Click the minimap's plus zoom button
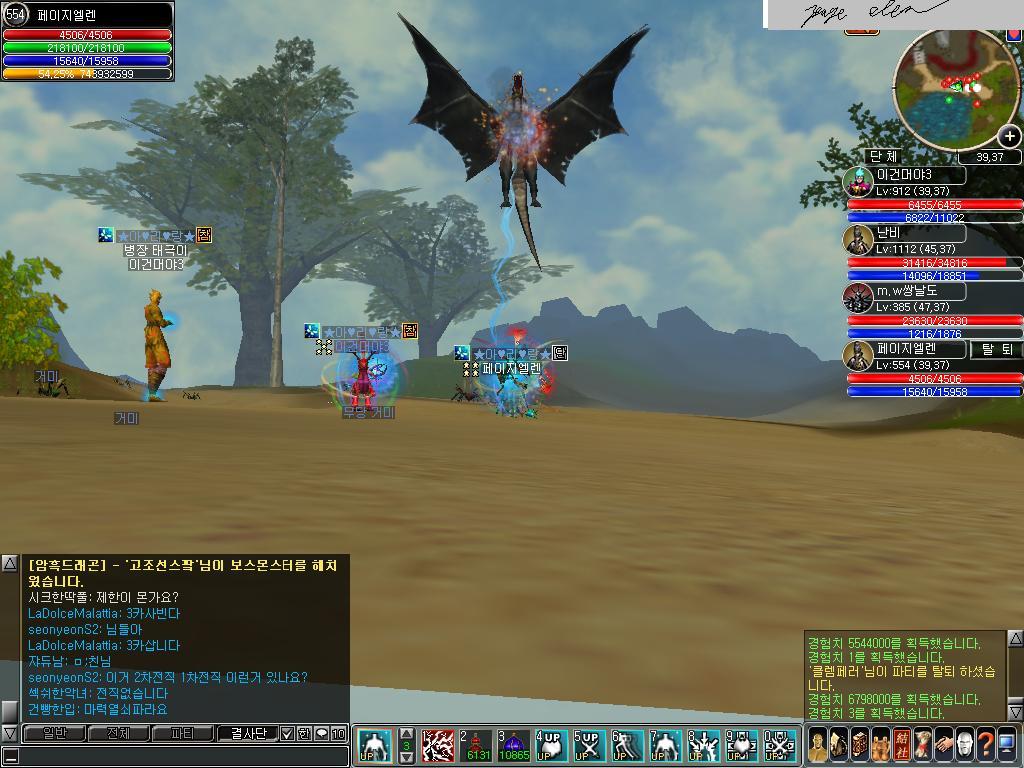Screen dimensions: 1024x768 [1009, 136]
